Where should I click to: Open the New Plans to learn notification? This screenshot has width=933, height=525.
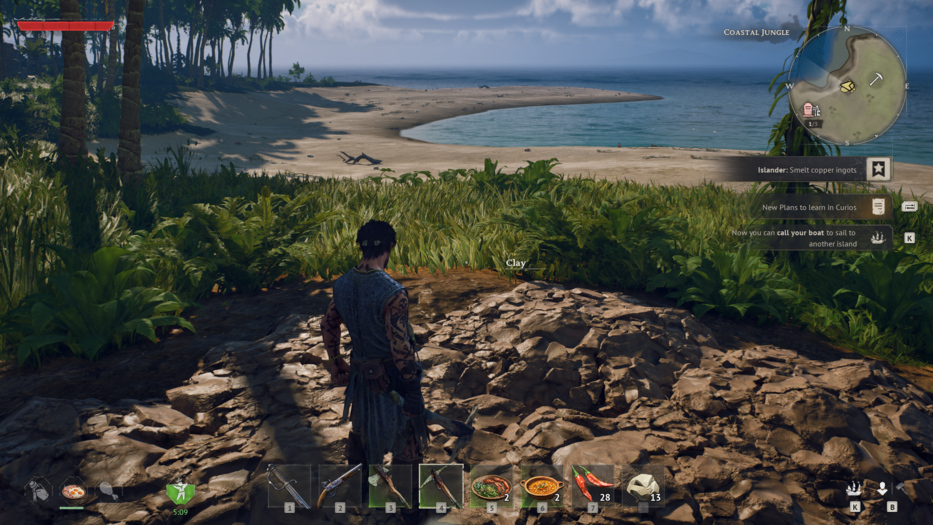click(810, 207)
